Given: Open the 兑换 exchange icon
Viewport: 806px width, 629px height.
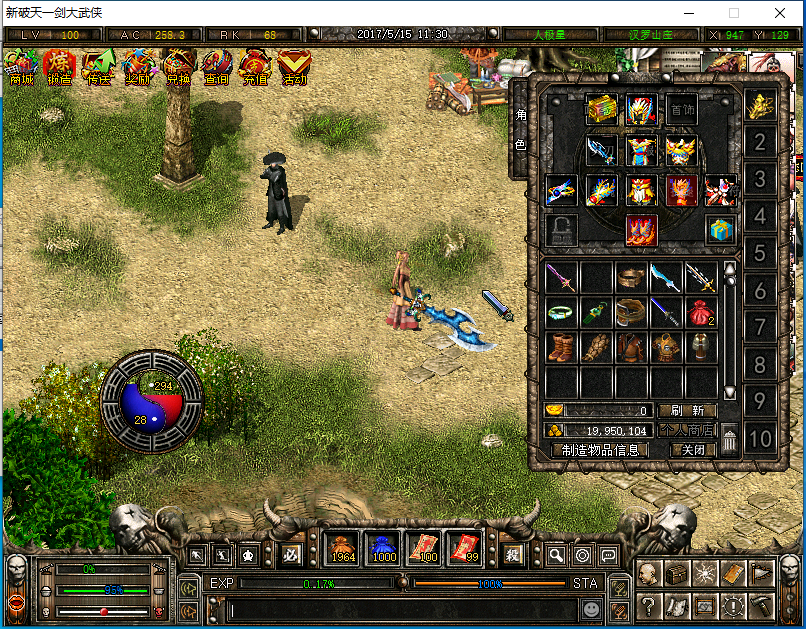Looking at the screenshot, I should coord(177,67).
